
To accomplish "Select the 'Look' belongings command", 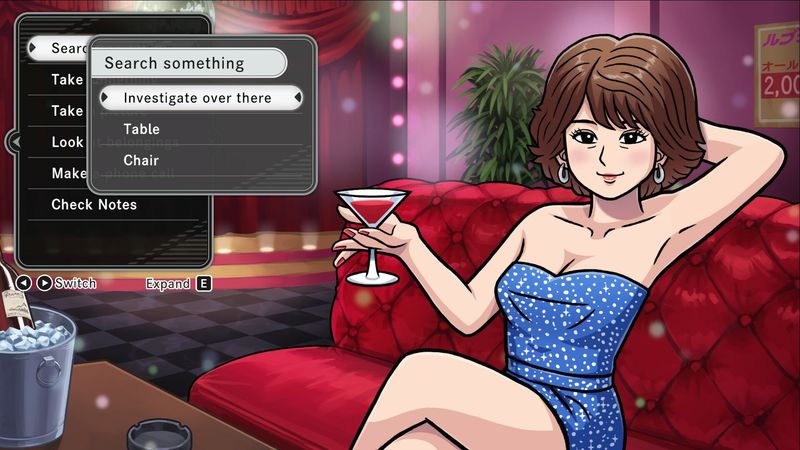I will pyautogui.click(x=66, y=142).
